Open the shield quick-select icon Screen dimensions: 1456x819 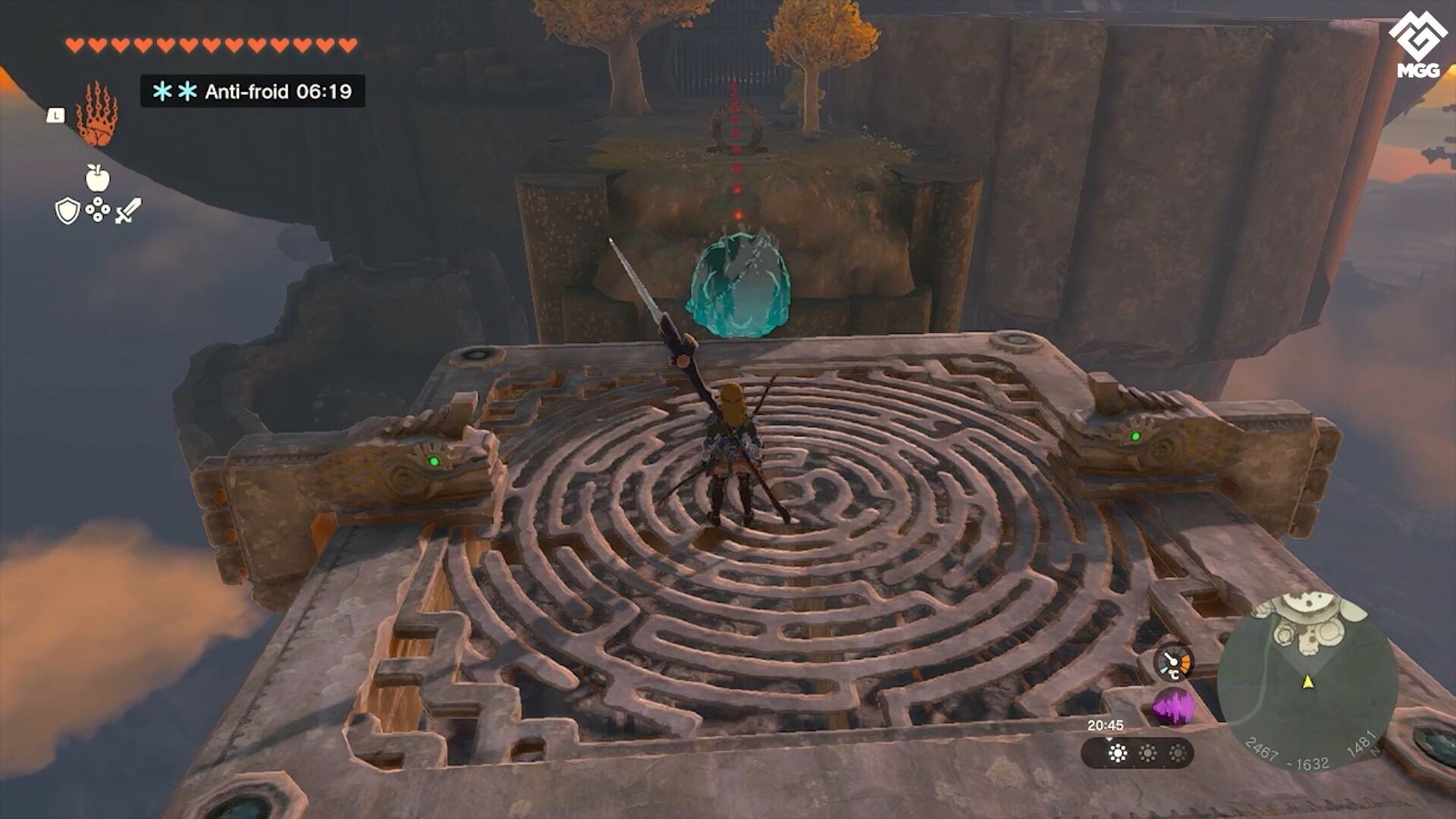[67, 211]
